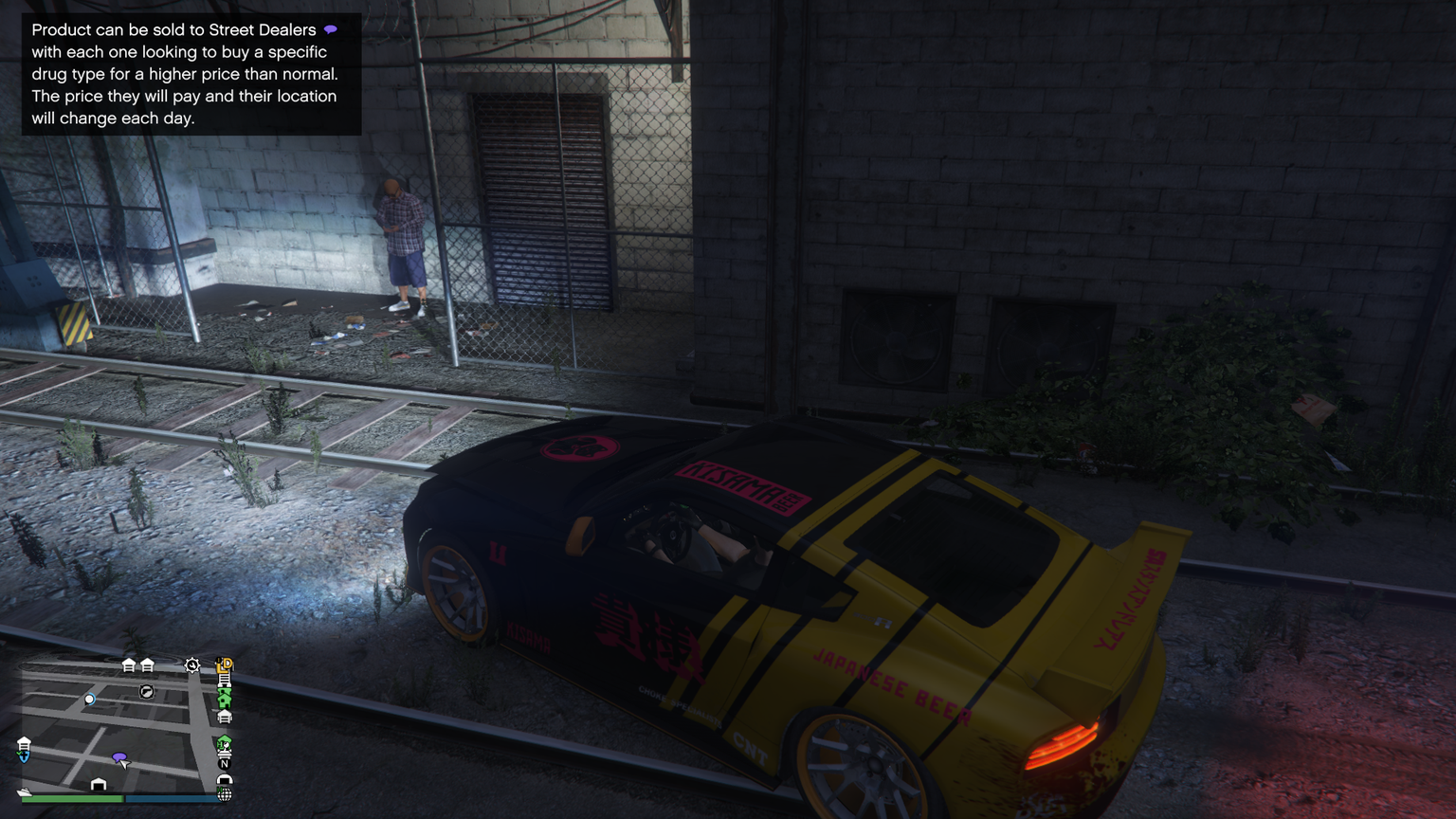Image resolution: width=1456 pixels, height=819 pixels.
Task: Select the yacht marker on the minimap
Action: tap(24, 792)
